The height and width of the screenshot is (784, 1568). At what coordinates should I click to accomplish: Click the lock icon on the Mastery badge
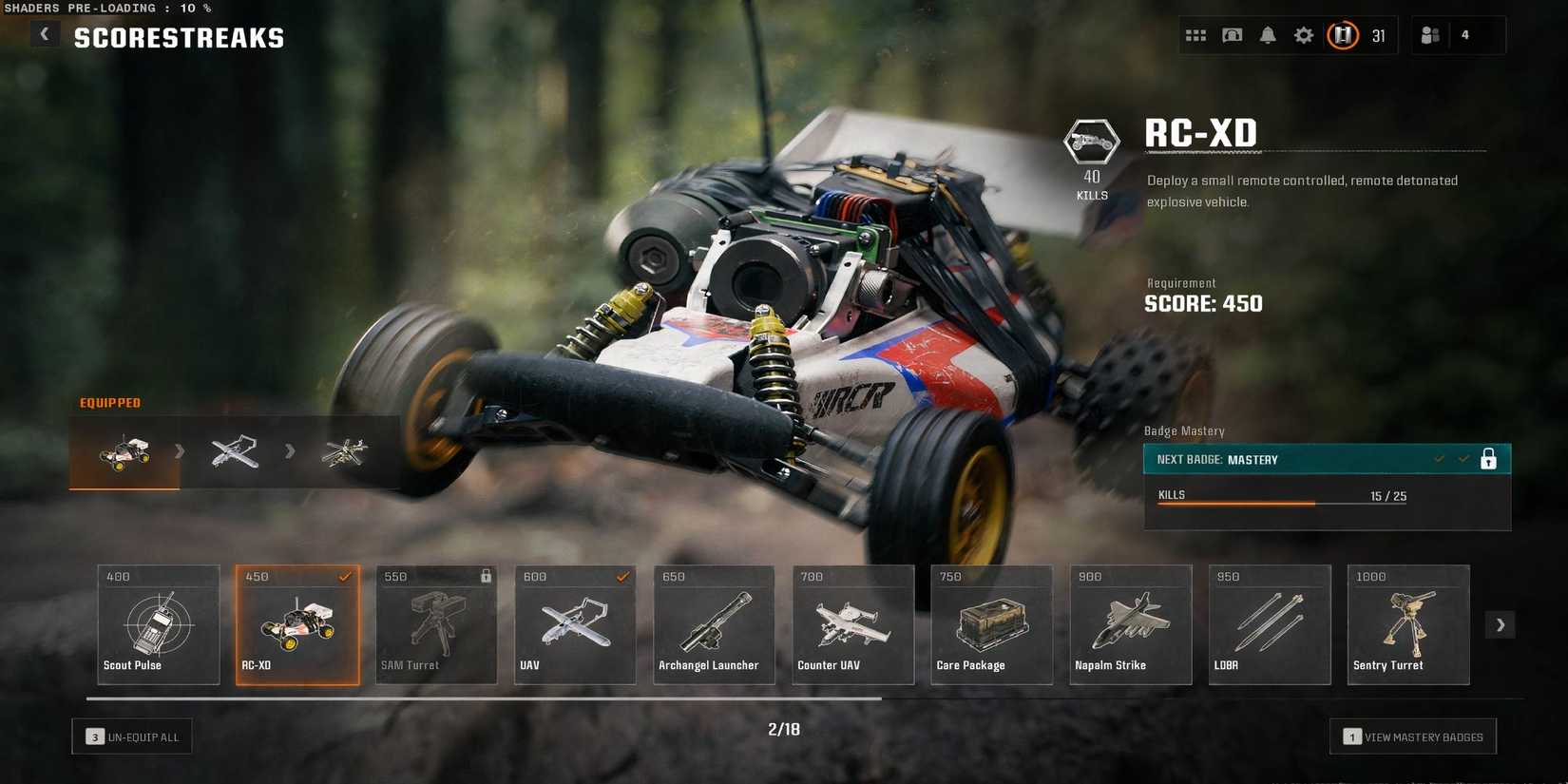(x=1488, y=458)
